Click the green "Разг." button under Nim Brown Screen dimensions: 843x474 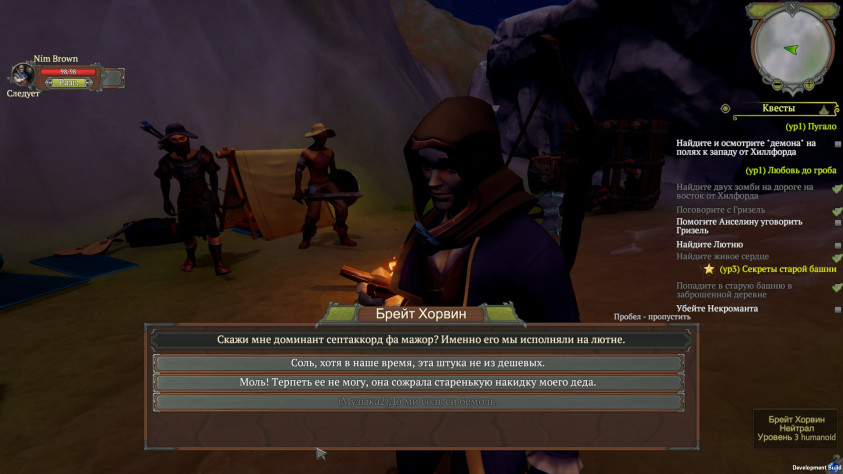pos(68,84)
